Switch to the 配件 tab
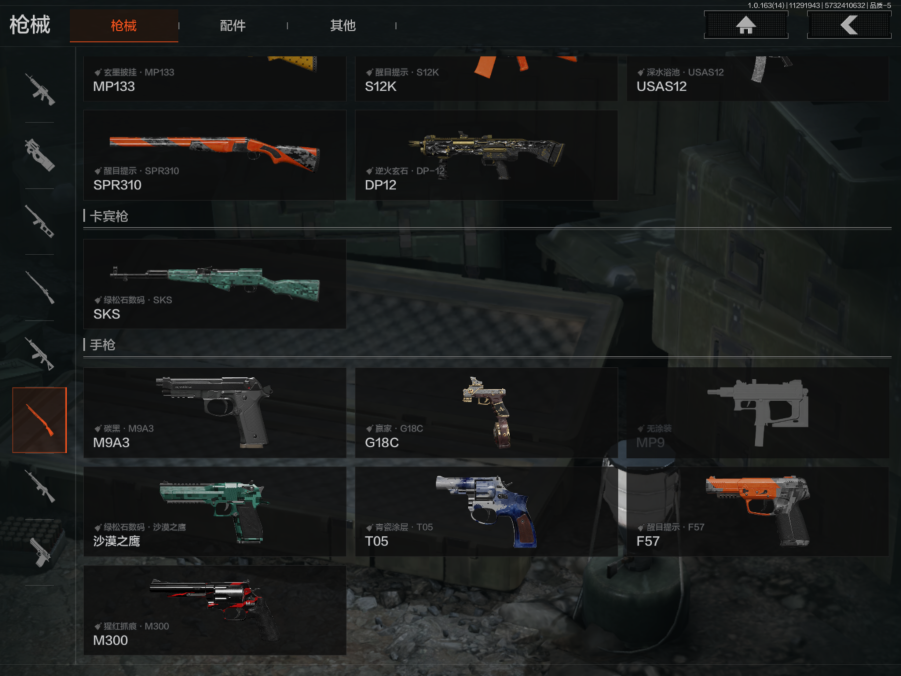 [233, 26]
